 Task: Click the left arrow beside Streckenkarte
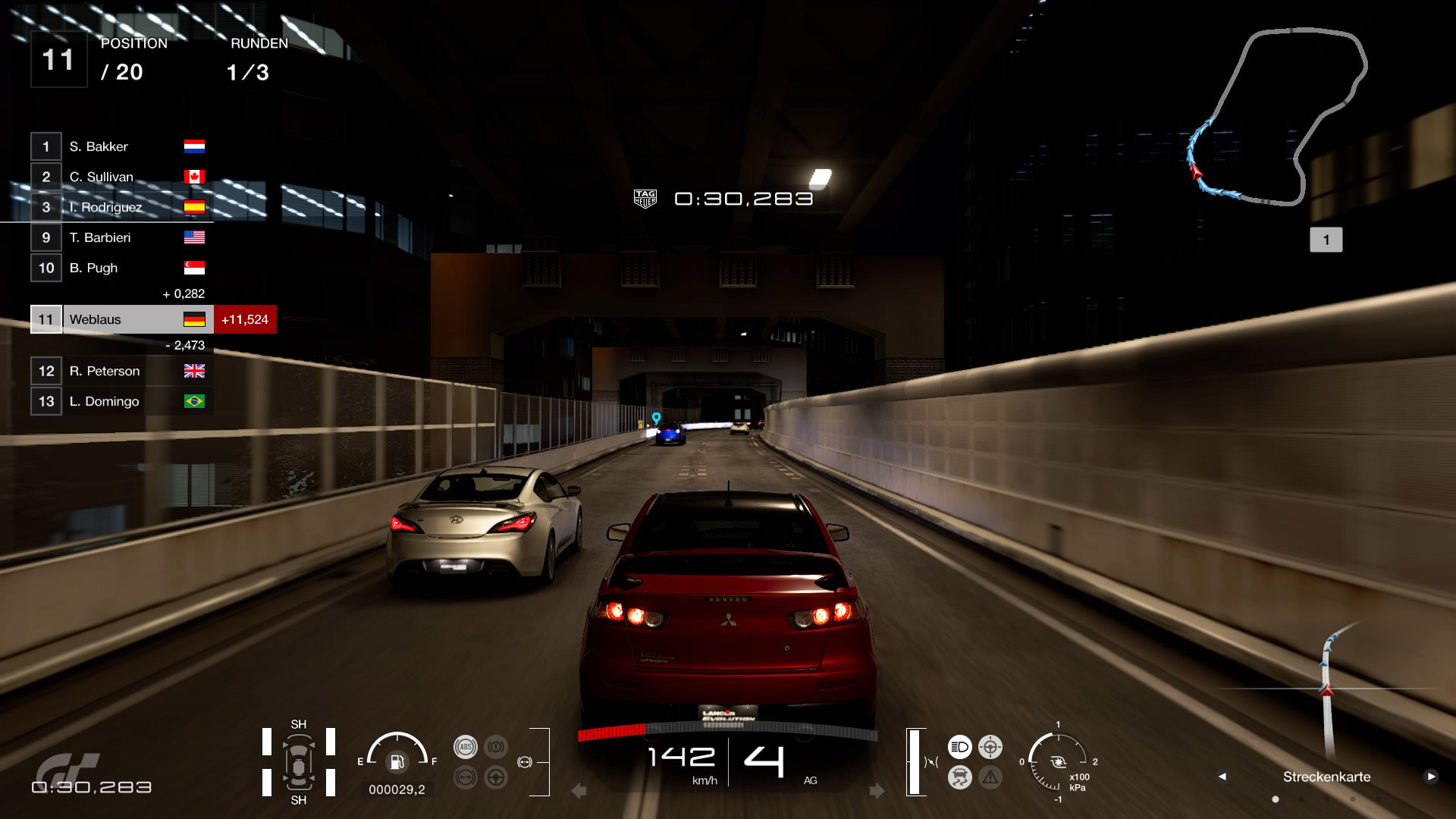1222,777
